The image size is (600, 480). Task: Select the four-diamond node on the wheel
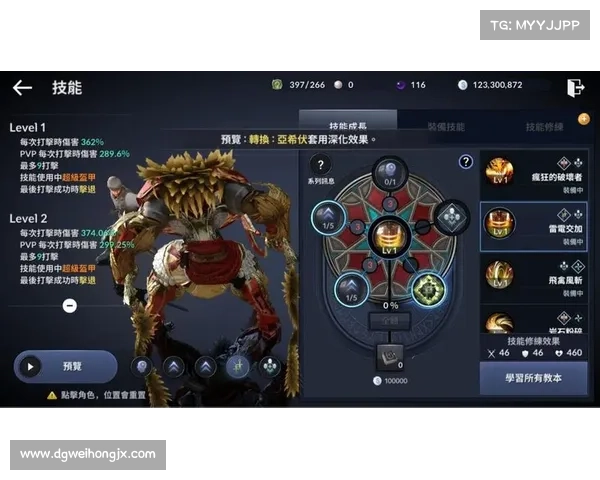pos(449,215)
